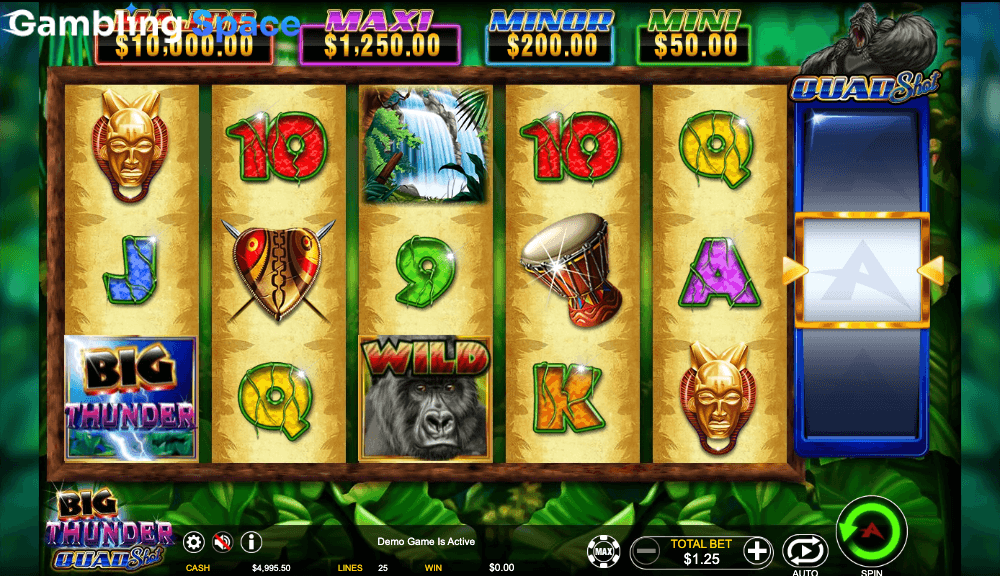Set the Max bet chip
1000x576 pixels.
tap(603, 551)
